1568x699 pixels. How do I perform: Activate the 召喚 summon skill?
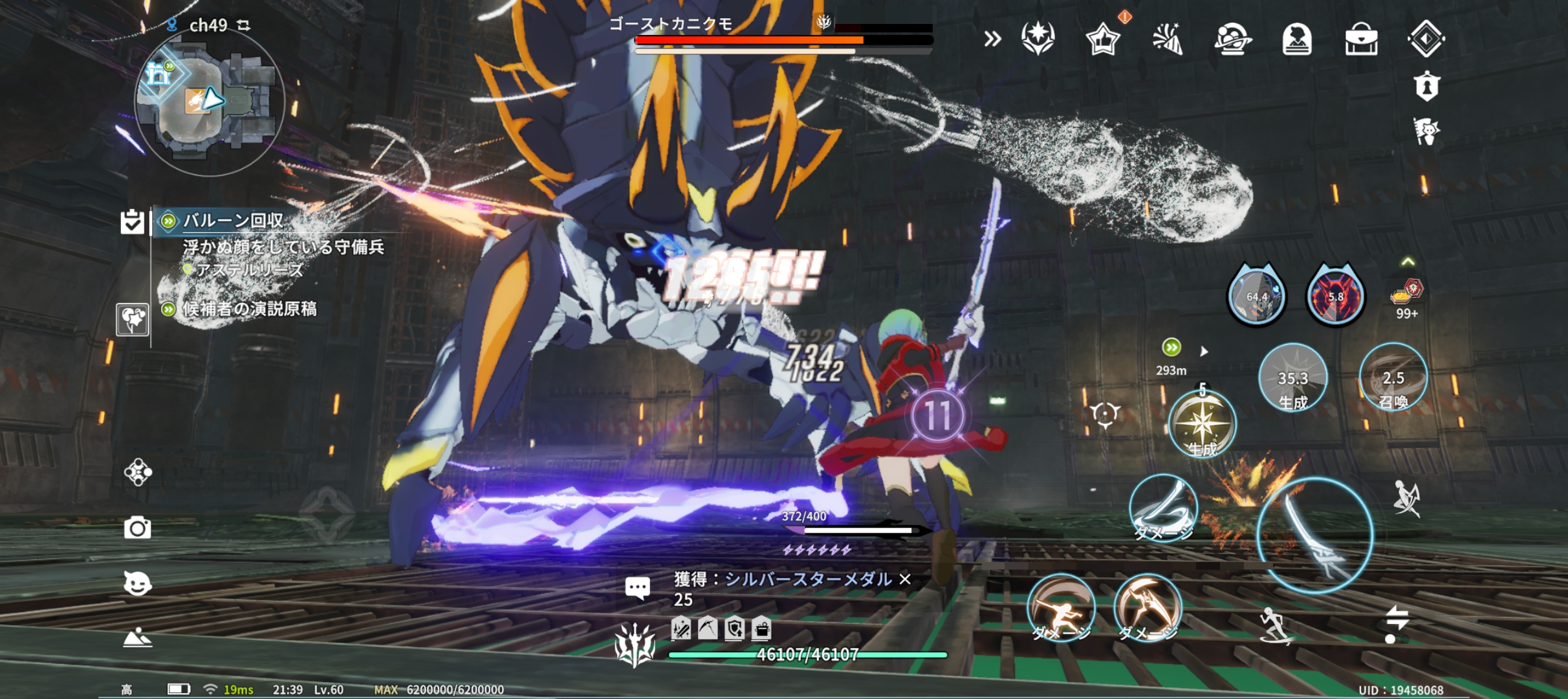pos(1393,378)
